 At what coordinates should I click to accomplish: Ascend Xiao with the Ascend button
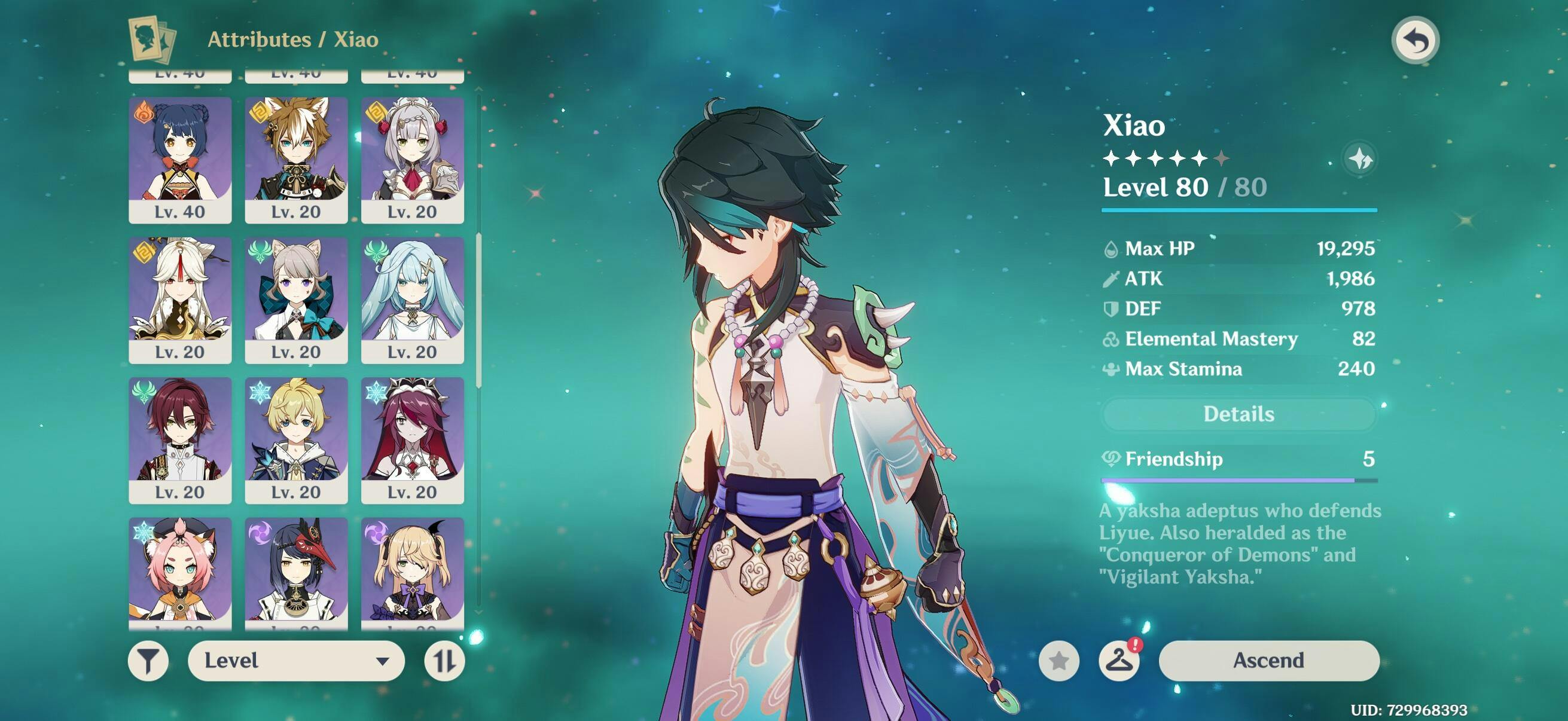(1268, 660)
